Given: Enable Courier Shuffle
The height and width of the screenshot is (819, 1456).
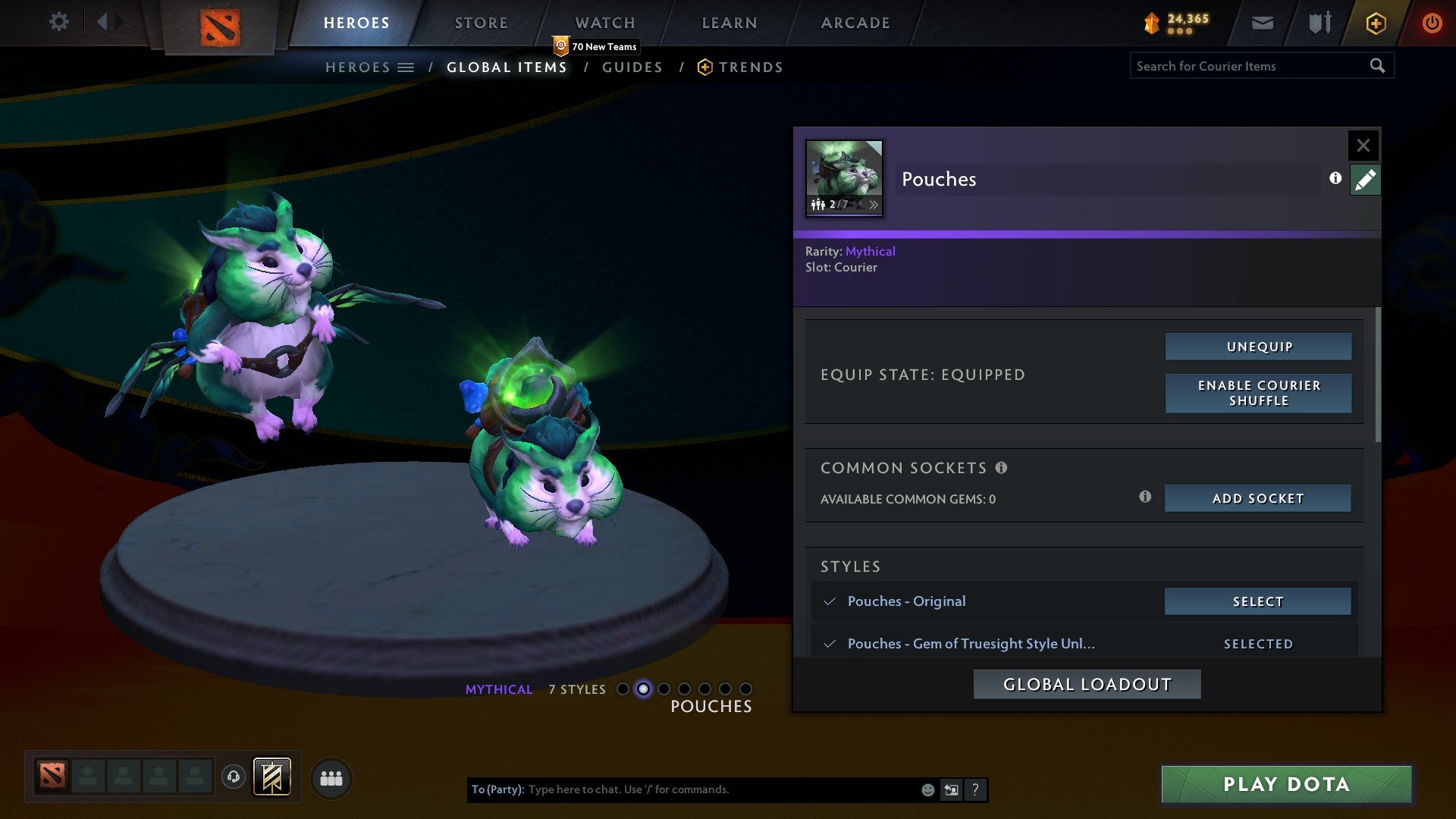Looking at the screenshot, I should click(1258, 393).
